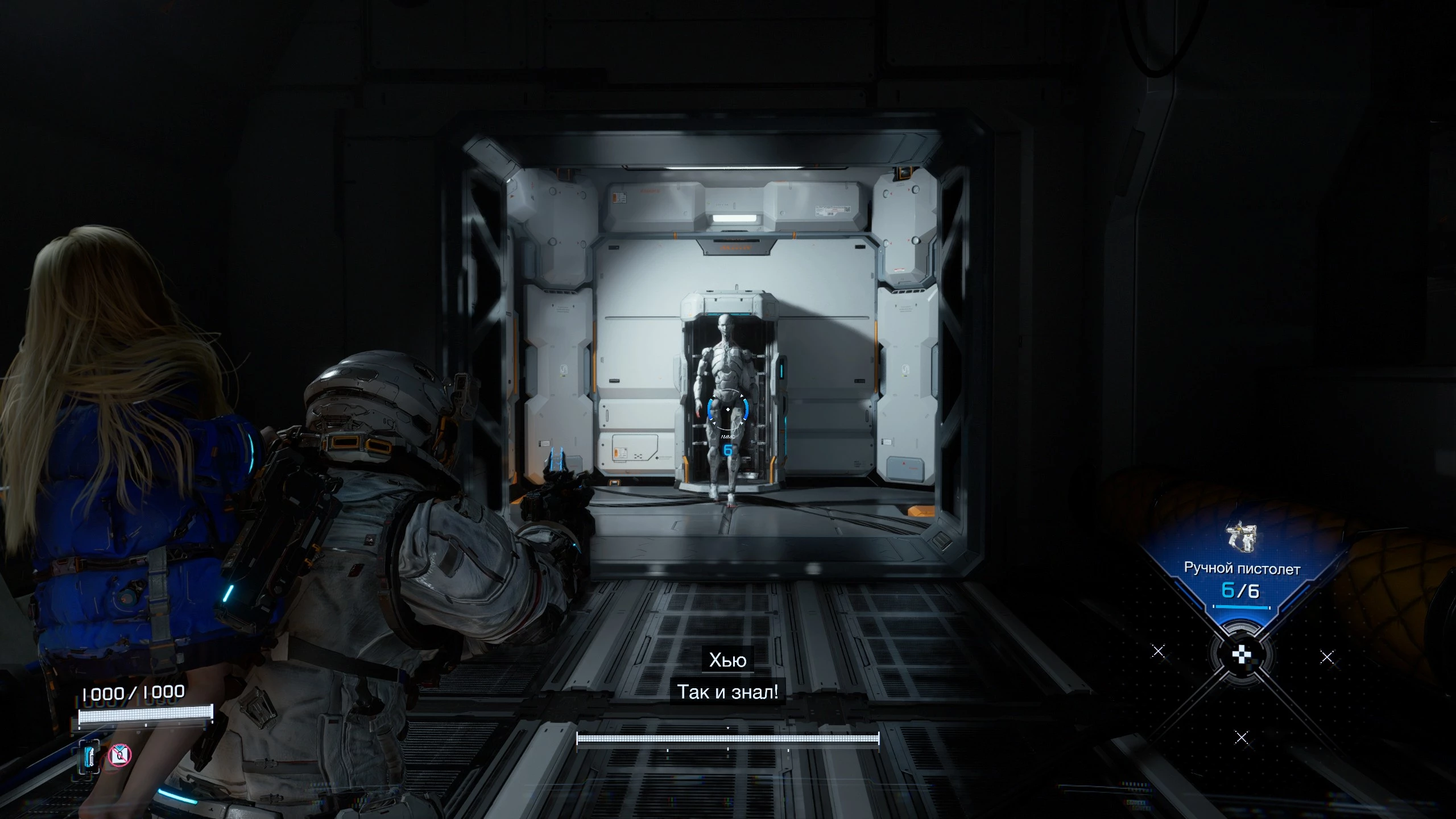Click the weapon wheel center hub
The height and width of the screenshot is (819, 1456).
click(1241, 655)
